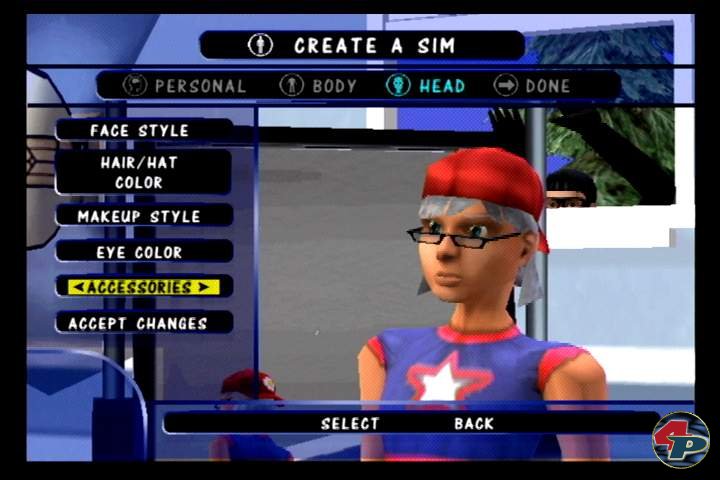This screenshot has height=480, width=720.
Task: Select the Head tab
Action: pos(426,86)
